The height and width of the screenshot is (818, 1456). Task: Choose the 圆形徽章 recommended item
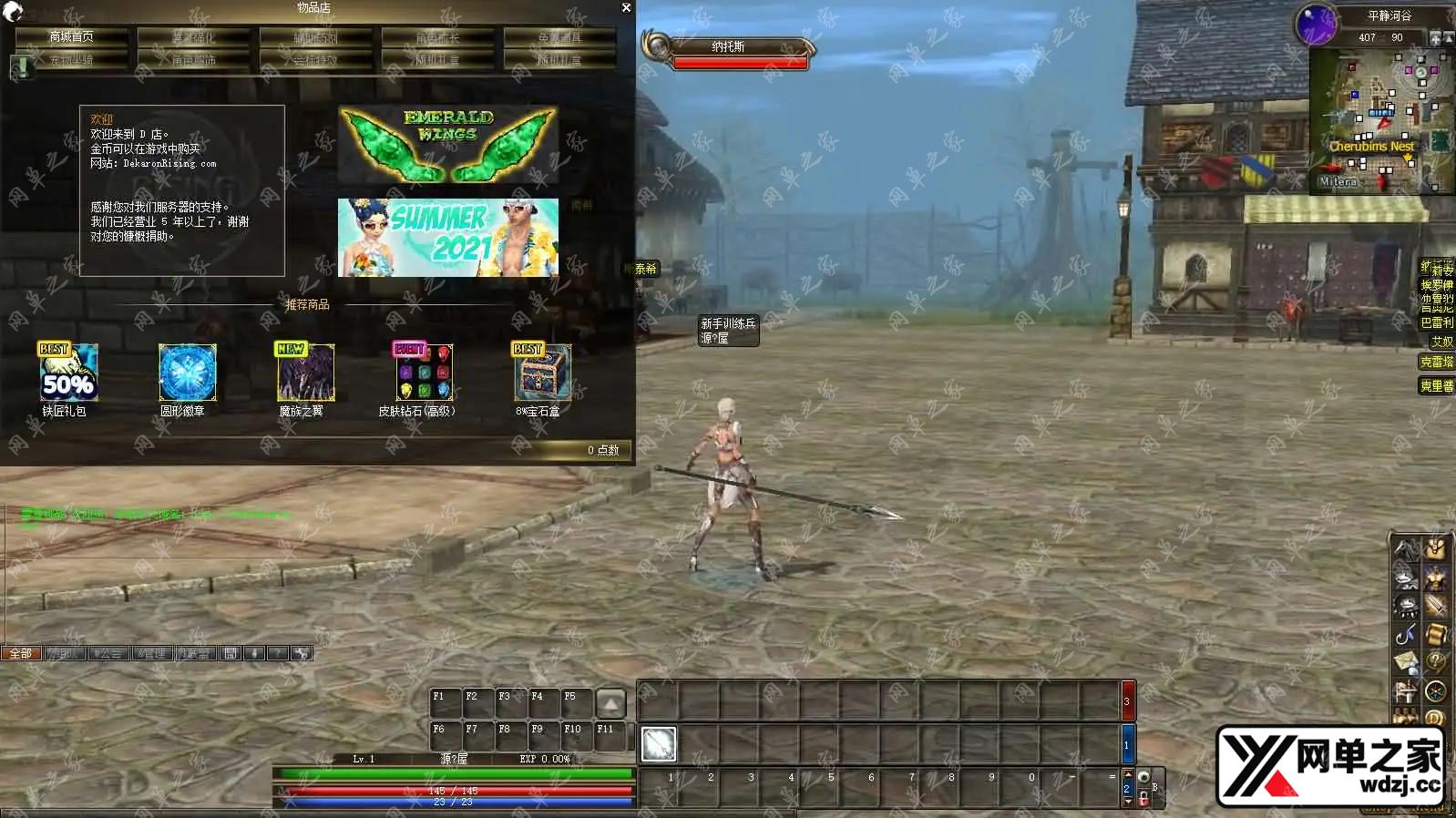click(x=187, y=373)
